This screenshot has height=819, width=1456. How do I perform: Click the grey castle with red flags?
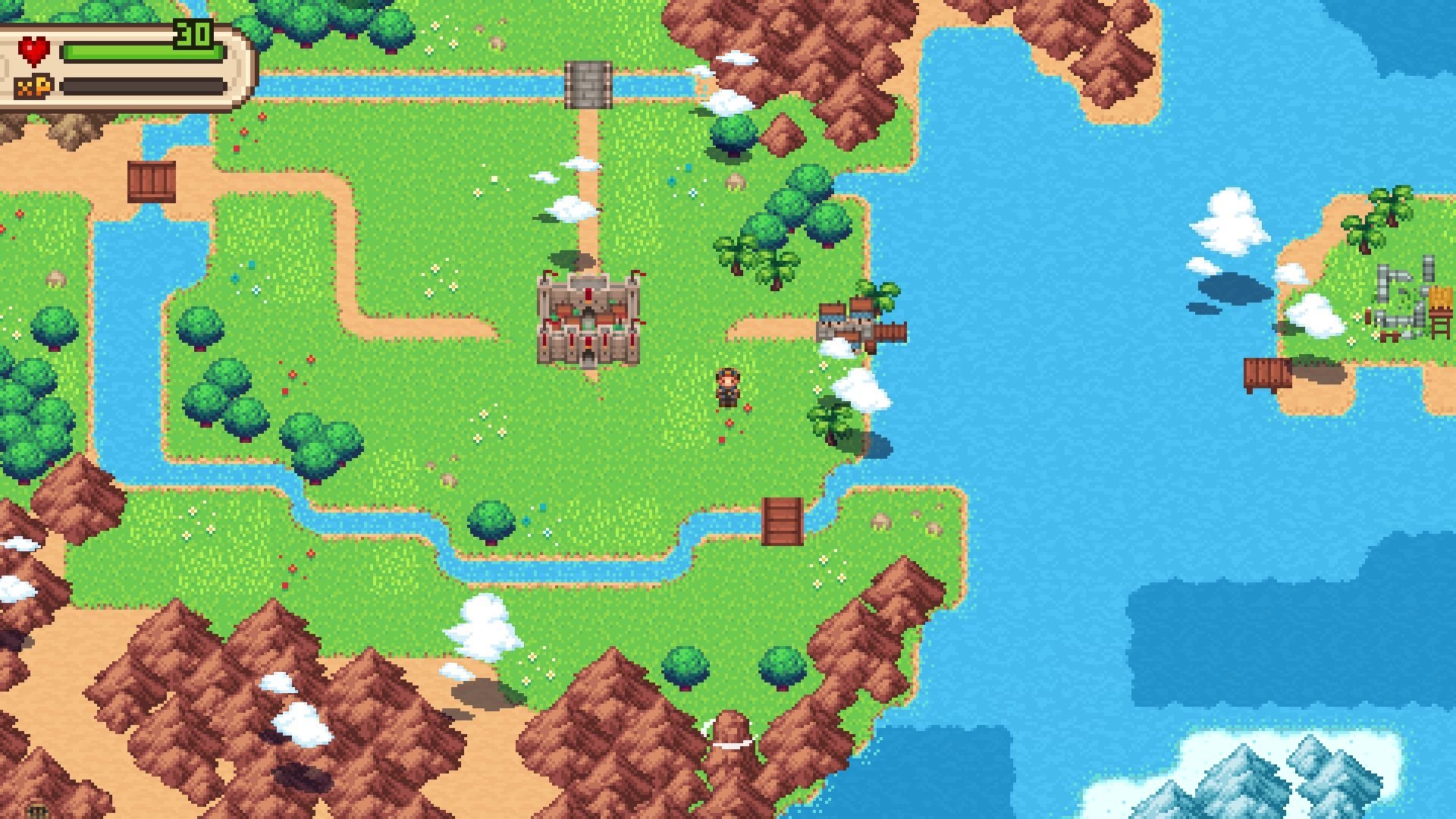[x=589, y=318]
